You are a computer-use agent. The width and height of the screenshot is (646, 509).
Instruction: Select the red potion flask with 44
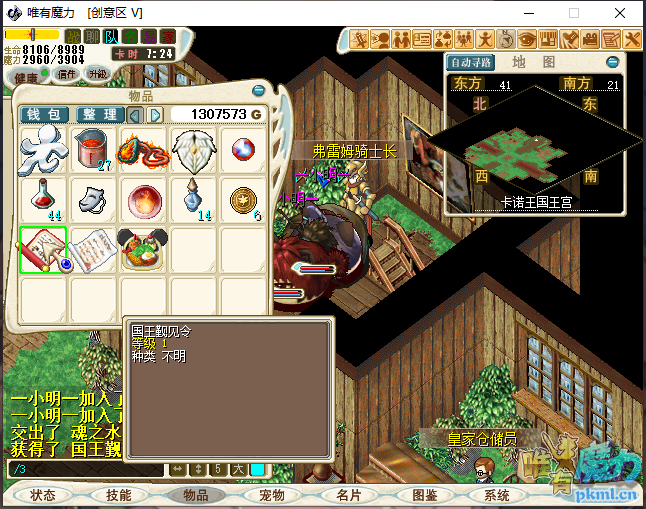pyautogui.click(x=43, y=200)
